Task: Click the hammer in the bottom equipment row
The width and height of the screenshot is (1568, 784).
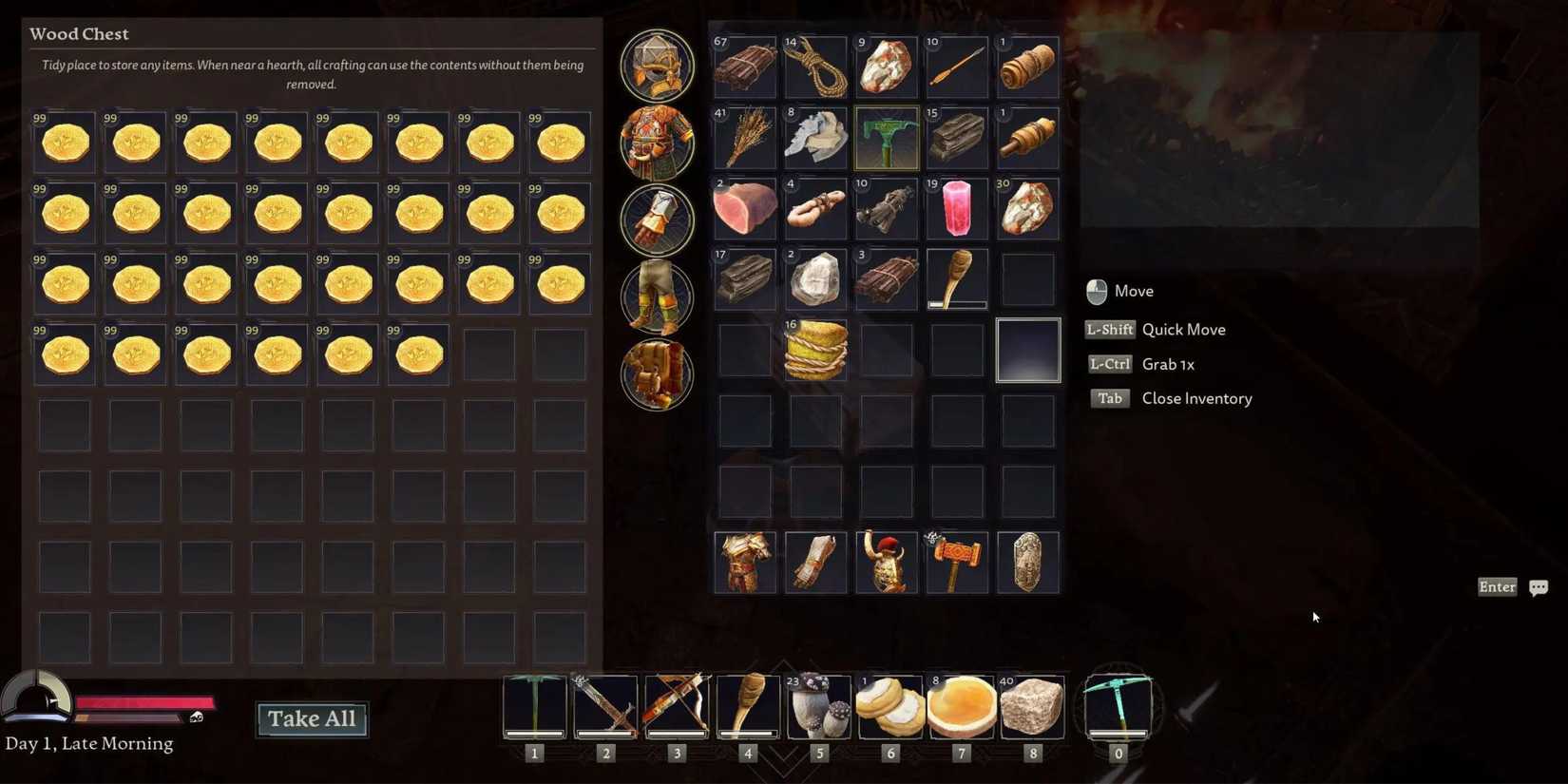Action: pos(956,561)
